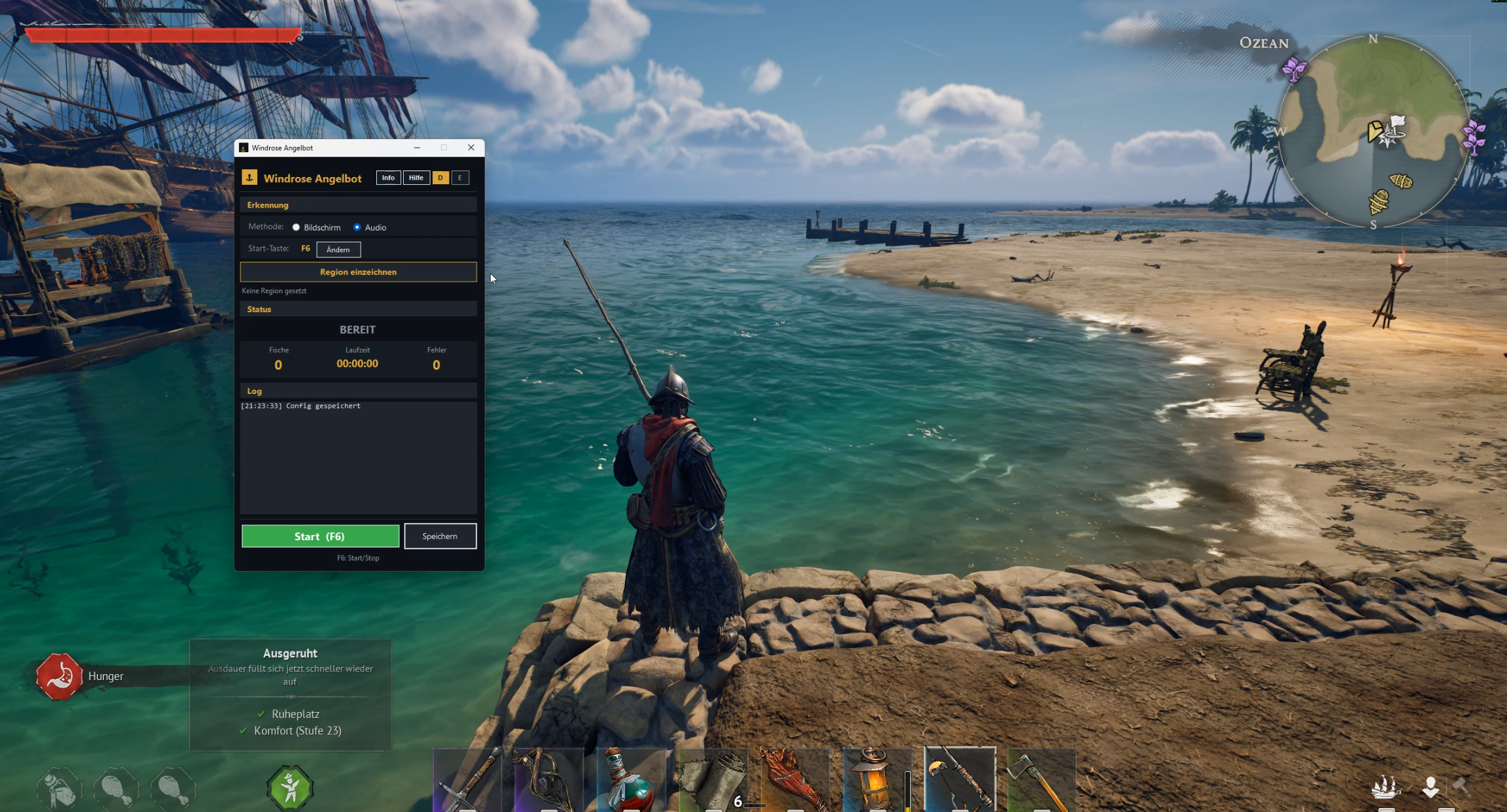This screenshot has width=1507, height=812.
Task: Click the green rested buff icon
Action: 290,788
